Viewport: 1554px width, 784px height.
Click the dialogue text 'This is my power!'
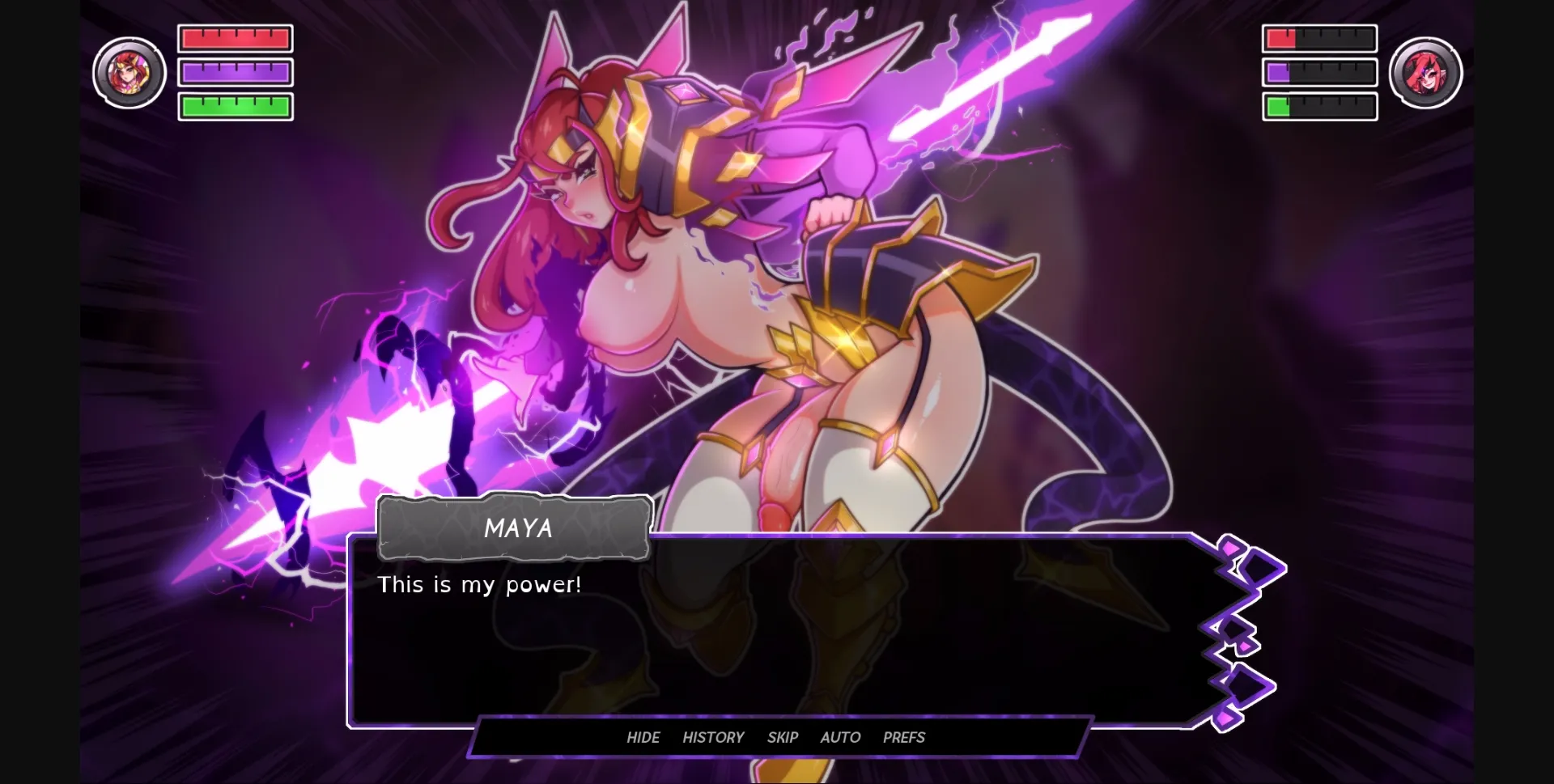click(479, 584)
